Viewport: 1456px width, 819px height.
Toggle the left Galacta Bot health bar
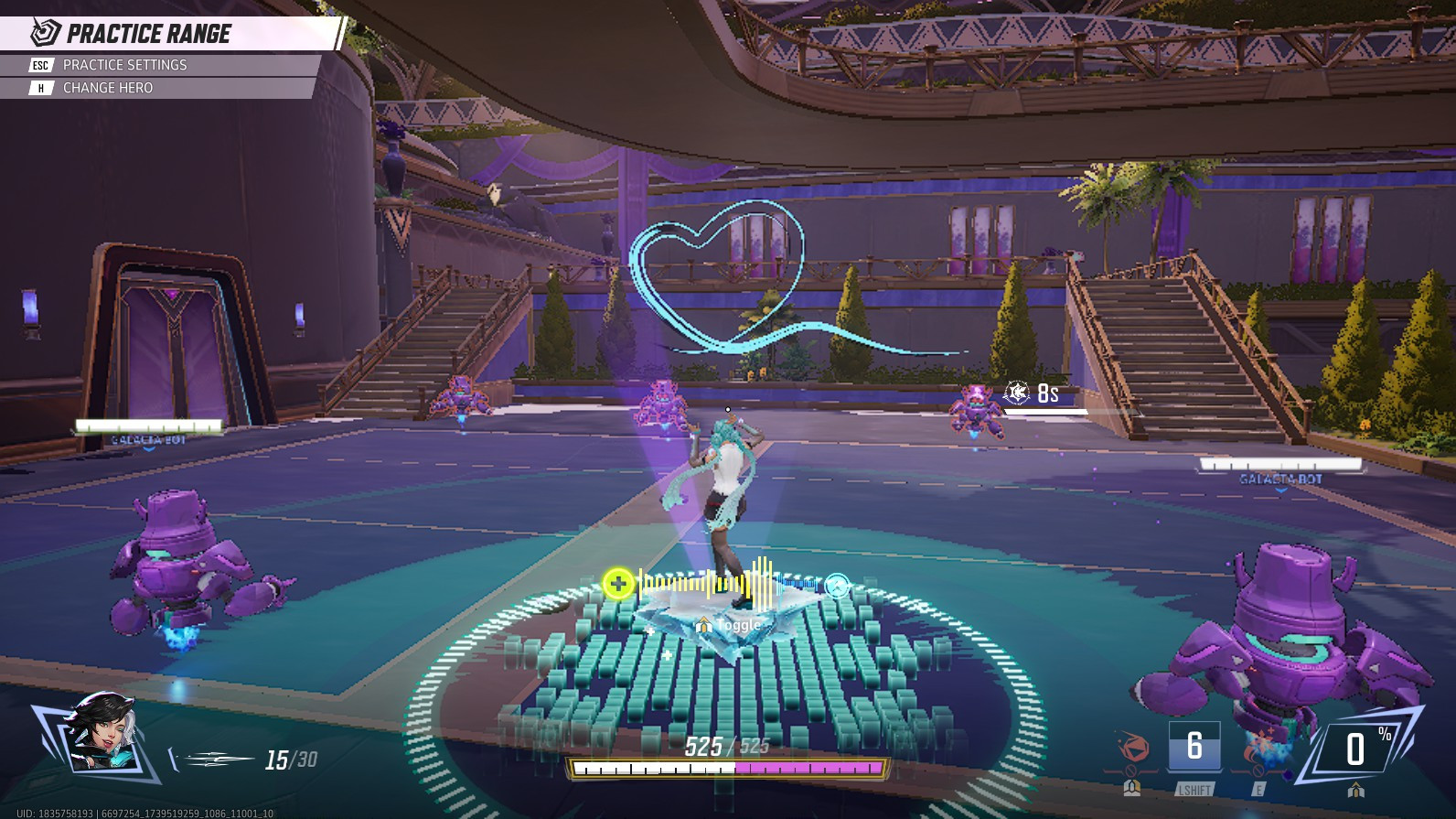(x=148, y=424)
